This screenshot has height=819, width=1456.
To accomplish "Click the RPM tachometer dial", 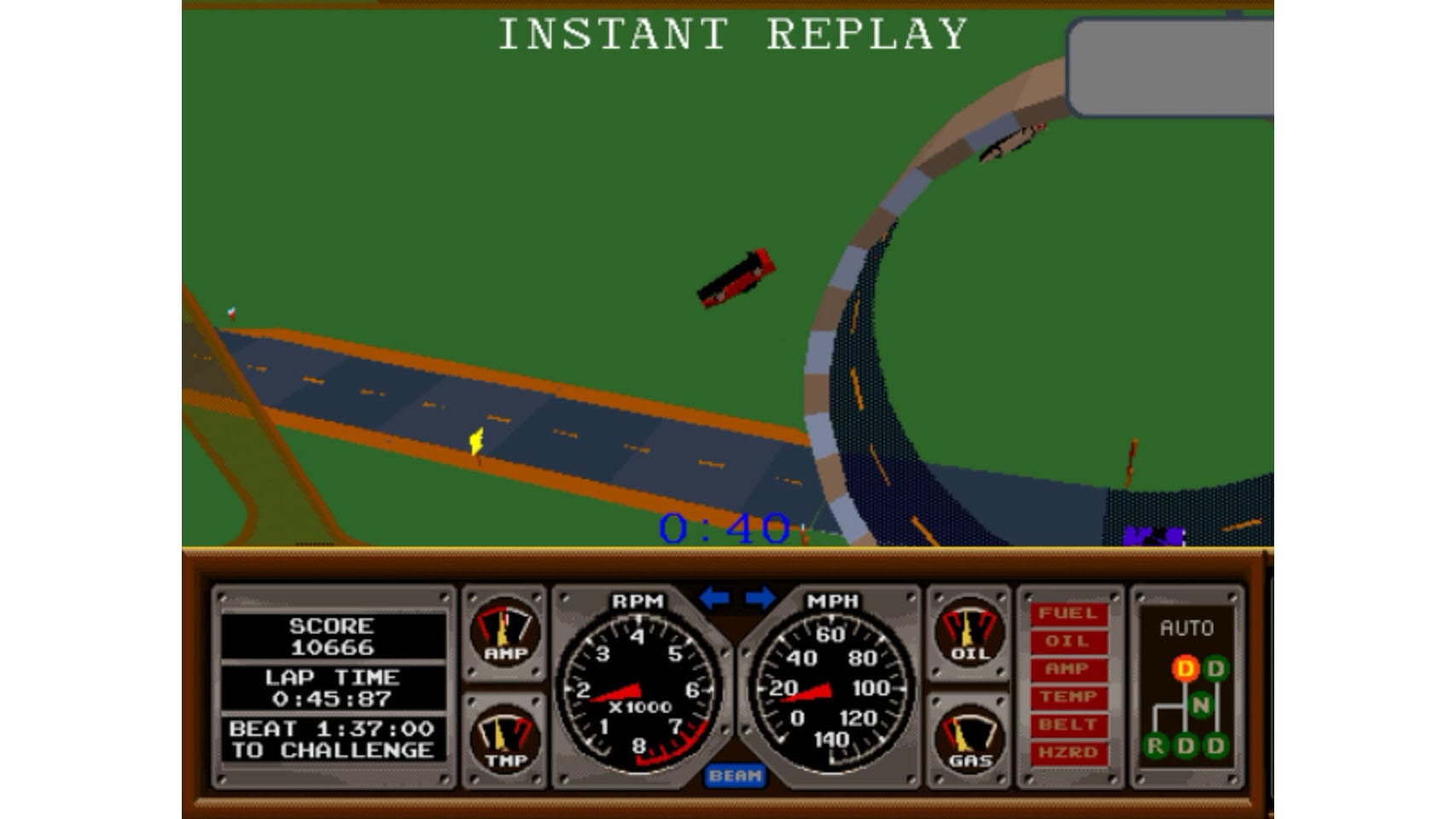I will (640, 691).
